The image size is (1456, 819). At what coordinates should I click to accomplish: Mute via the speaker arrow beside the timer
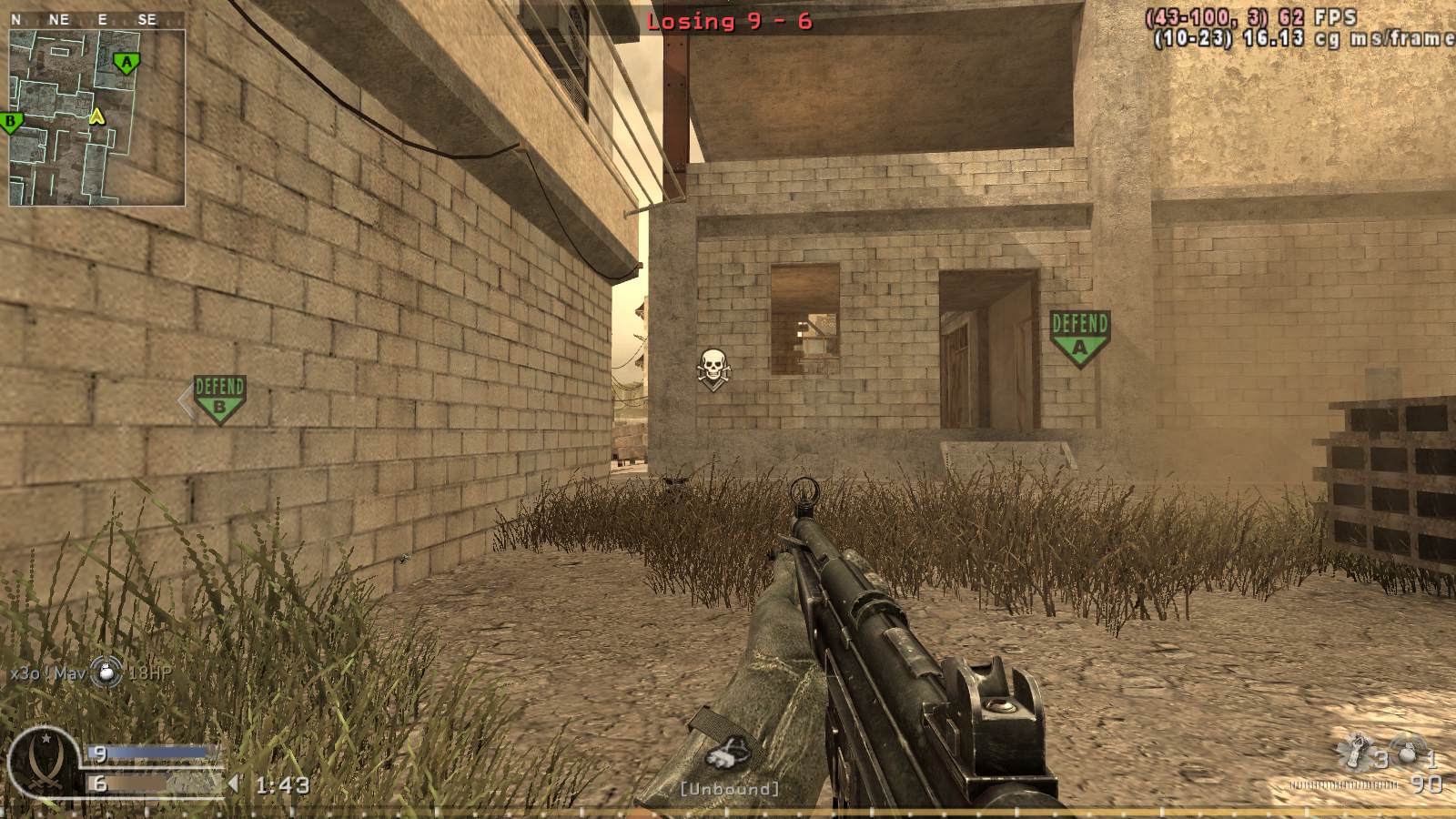click(235, 781)
